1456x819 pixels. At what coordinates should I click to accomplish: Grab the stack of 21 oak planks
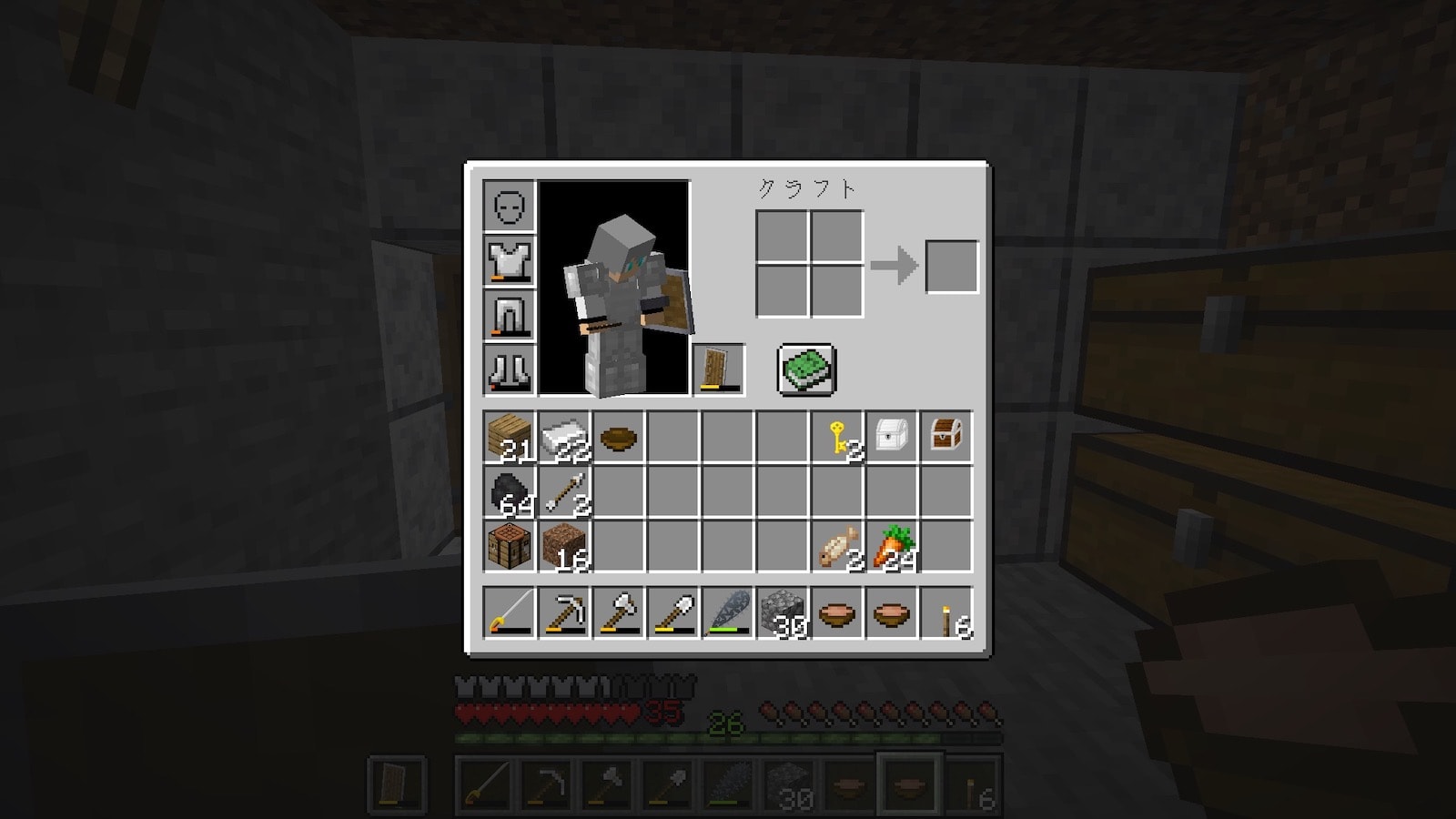(x=510, y=438)
